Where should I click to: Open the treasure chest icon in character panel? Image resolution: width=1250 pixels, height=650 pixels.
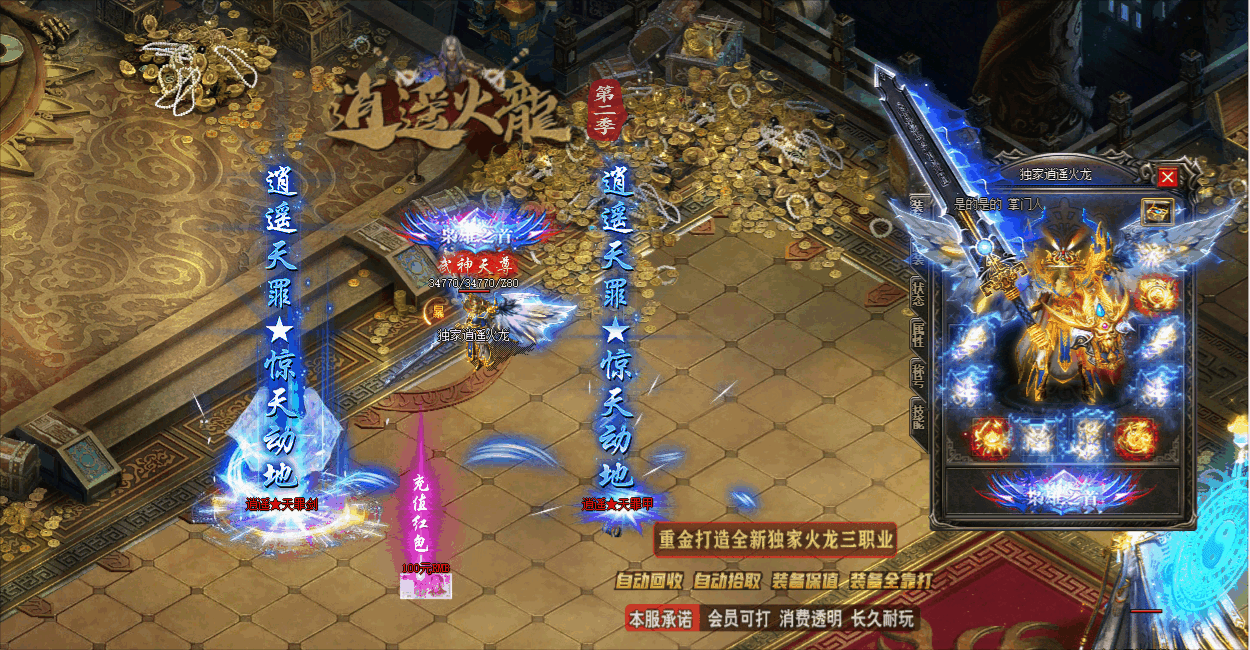click(x=1157, y=211)
